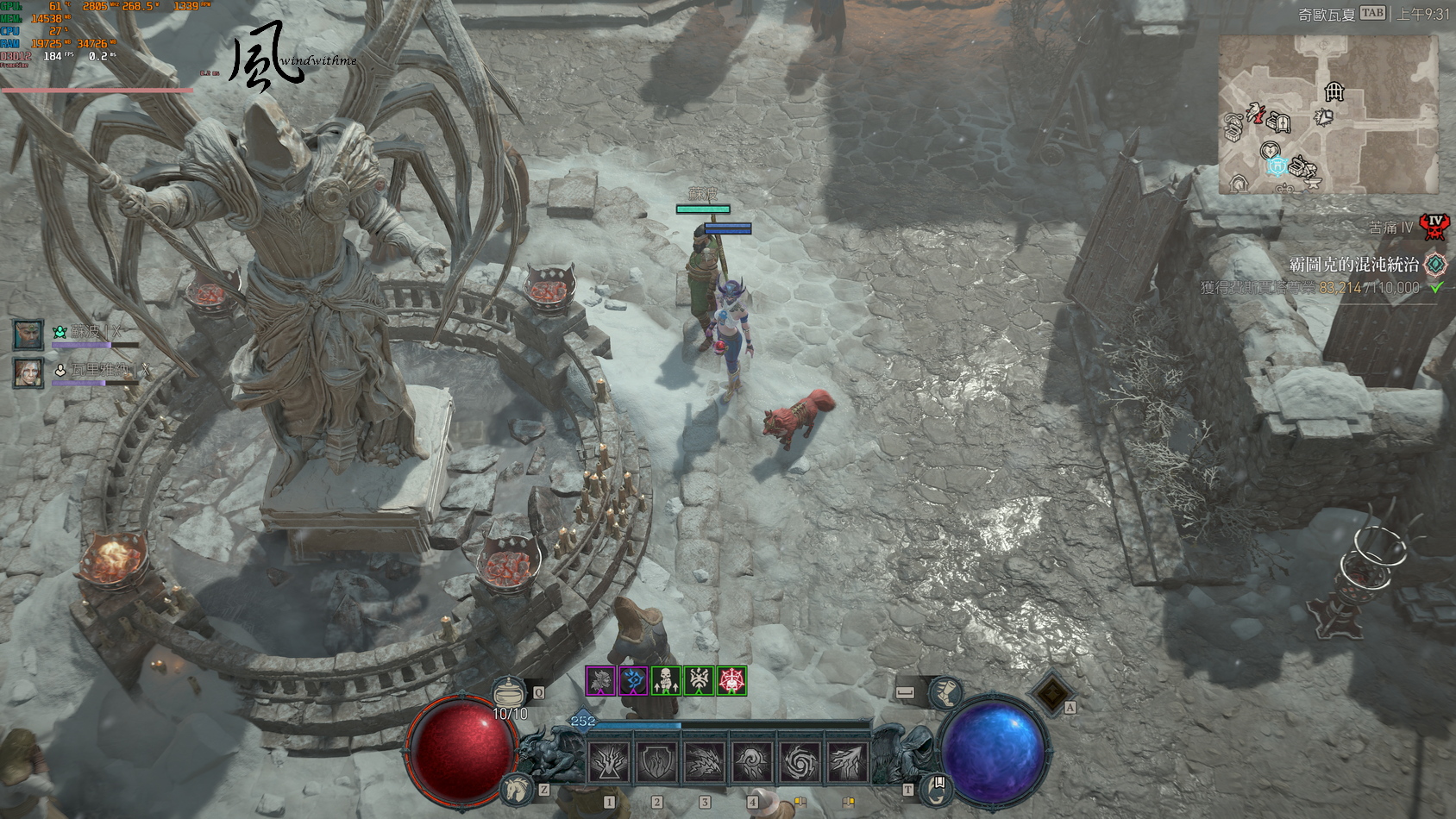Trigger the swirling orb skill in slot 4
1456x819 pixels.
pos(752,762)
